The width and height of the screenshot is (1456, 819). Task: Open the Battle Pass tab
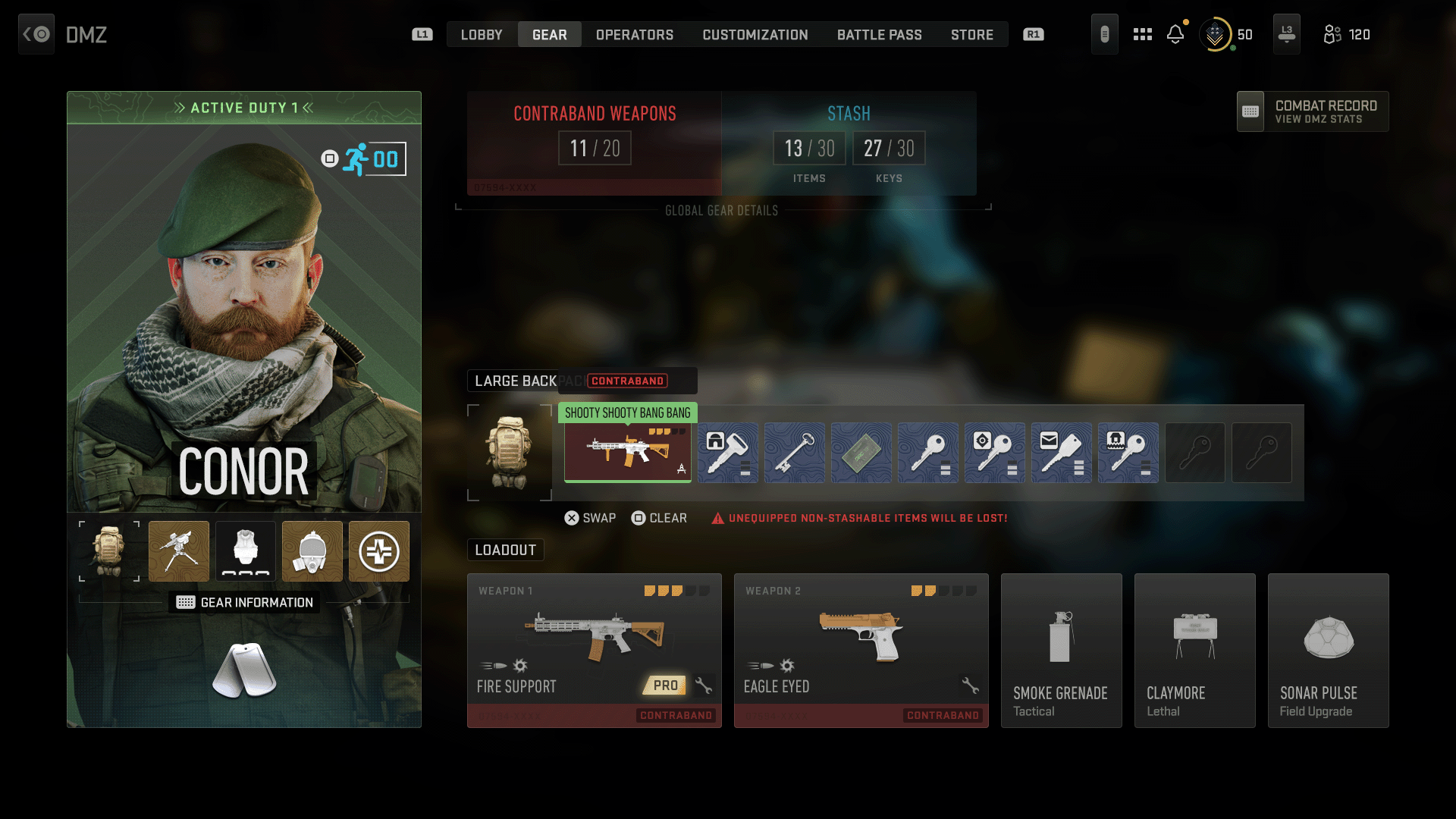(x=880, y=35)
